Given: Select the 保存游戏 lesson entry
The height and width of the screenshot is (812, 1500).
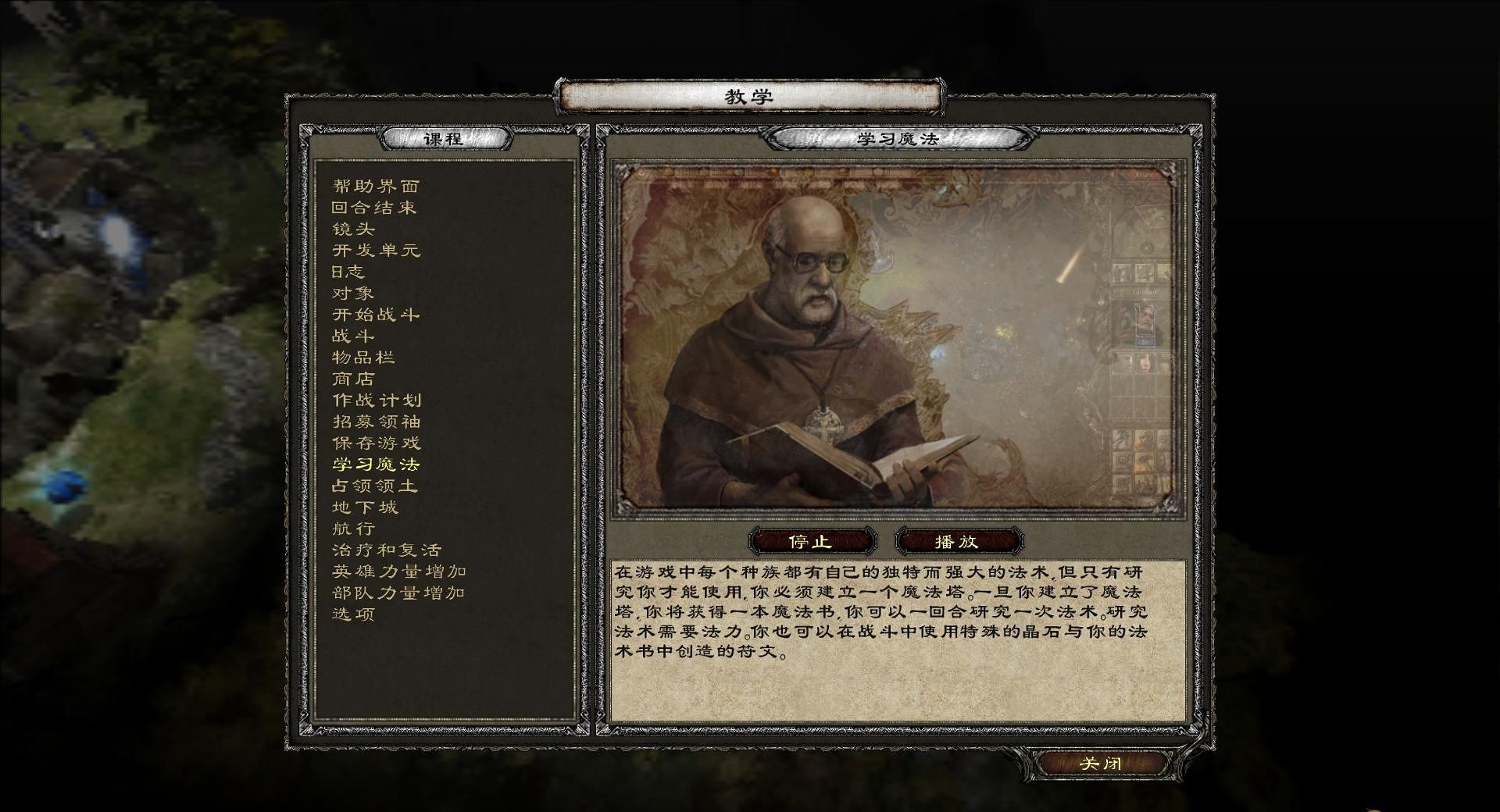Looking at the screenshot, I should click(377, 443).
